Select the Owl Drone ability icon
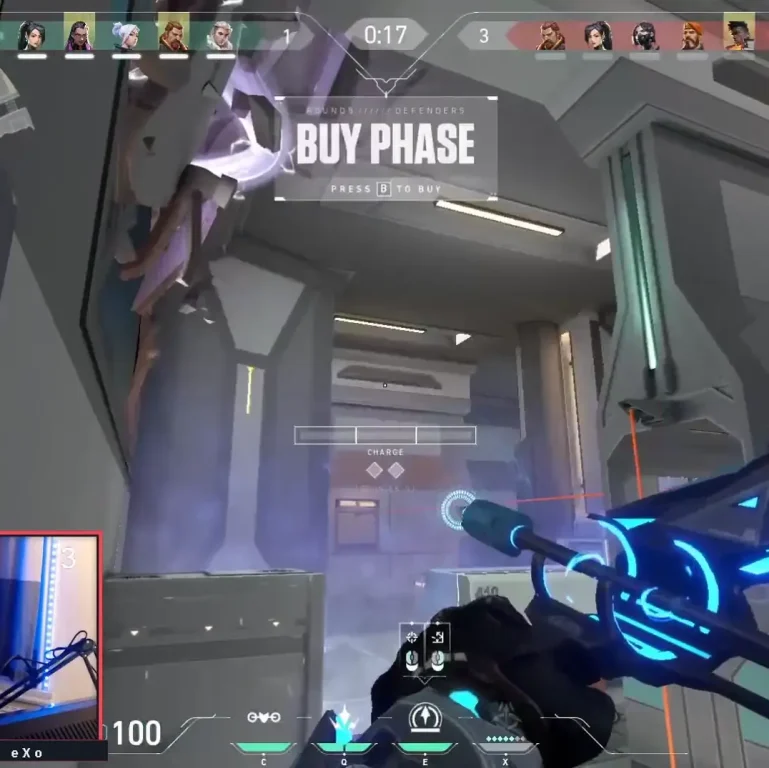The width and height of the screenshot is (769, 768). [x=264, y=719]
